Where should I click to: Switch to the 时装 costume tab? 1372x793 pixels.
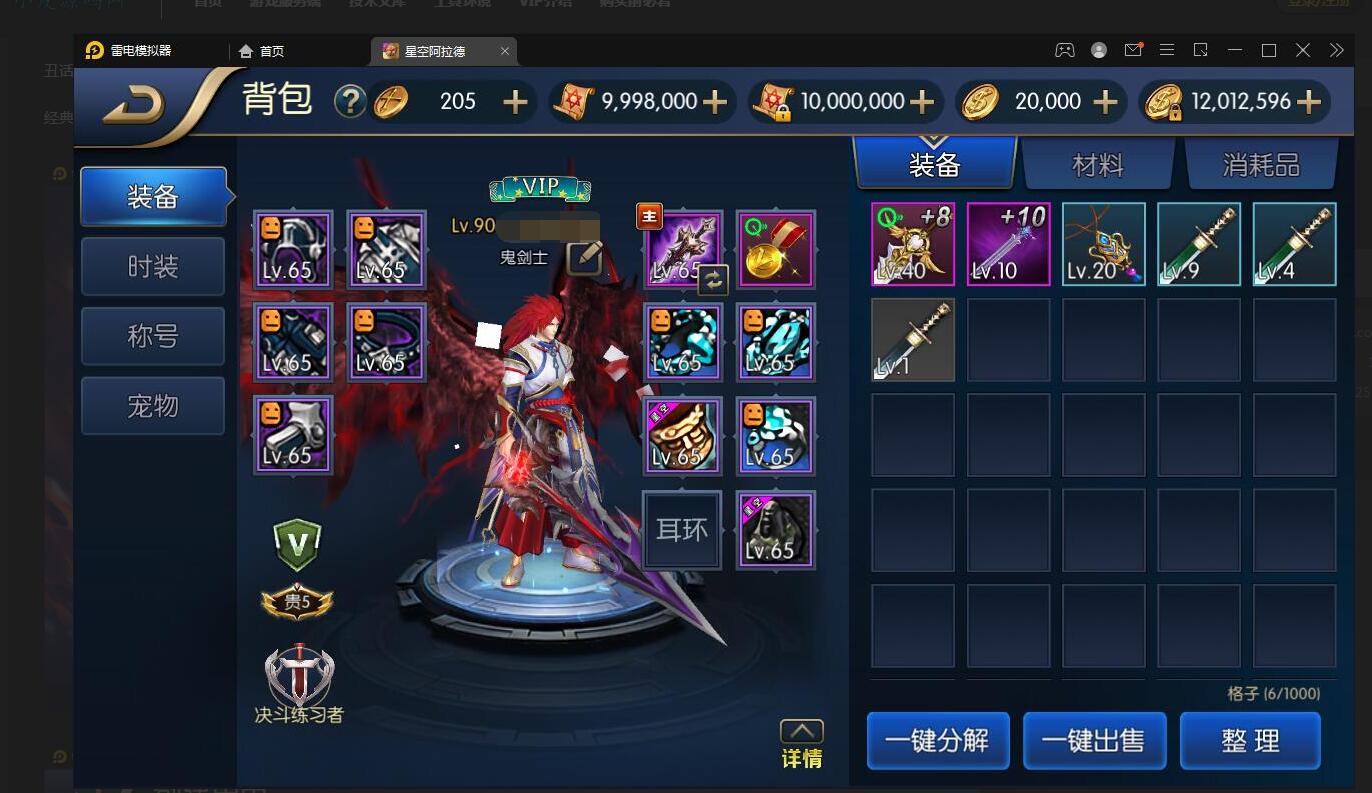click(x=153, y=267)
